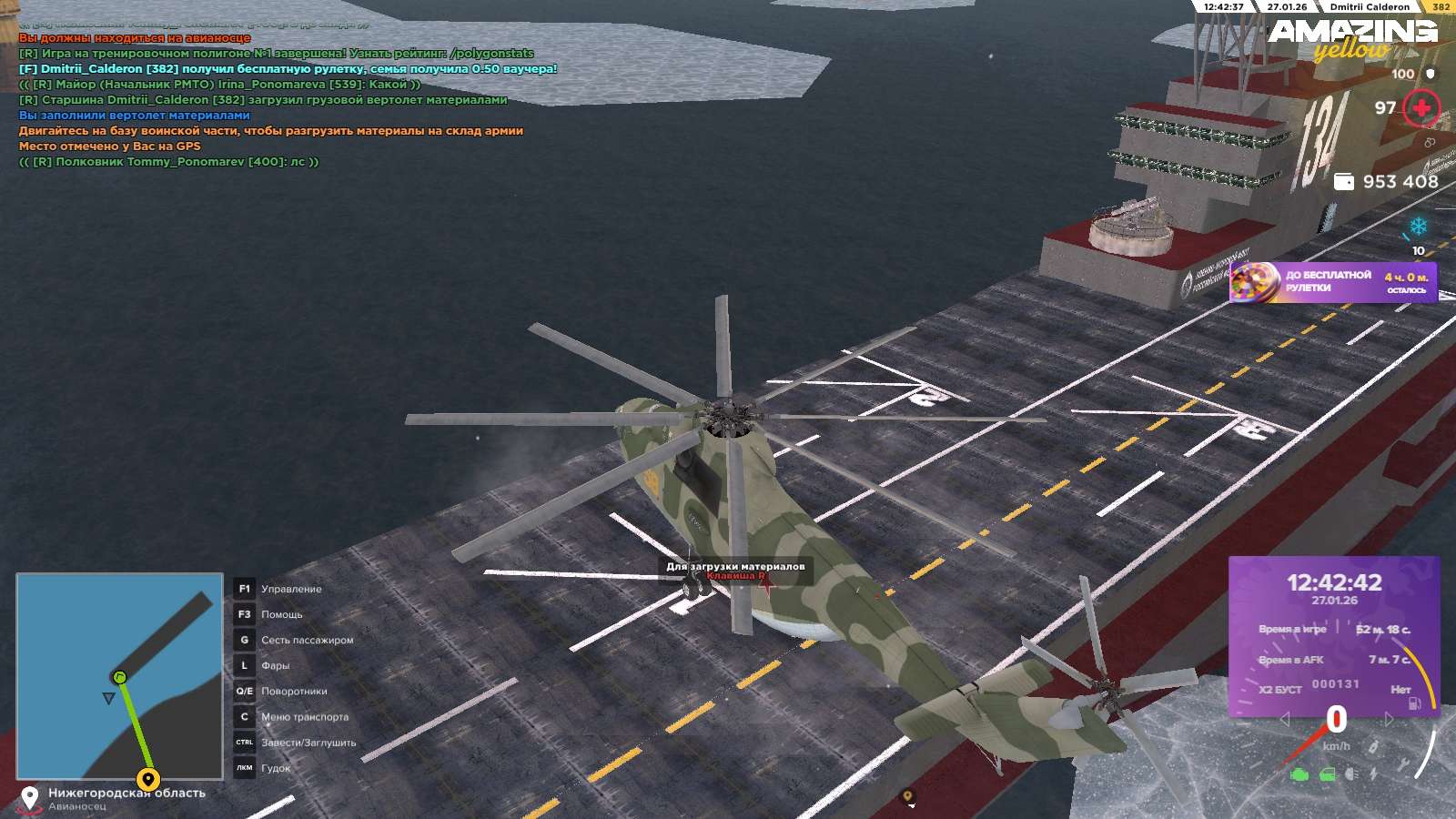Open the free roulette timer banner
1456x819 pixels.
pos(1333,282)
